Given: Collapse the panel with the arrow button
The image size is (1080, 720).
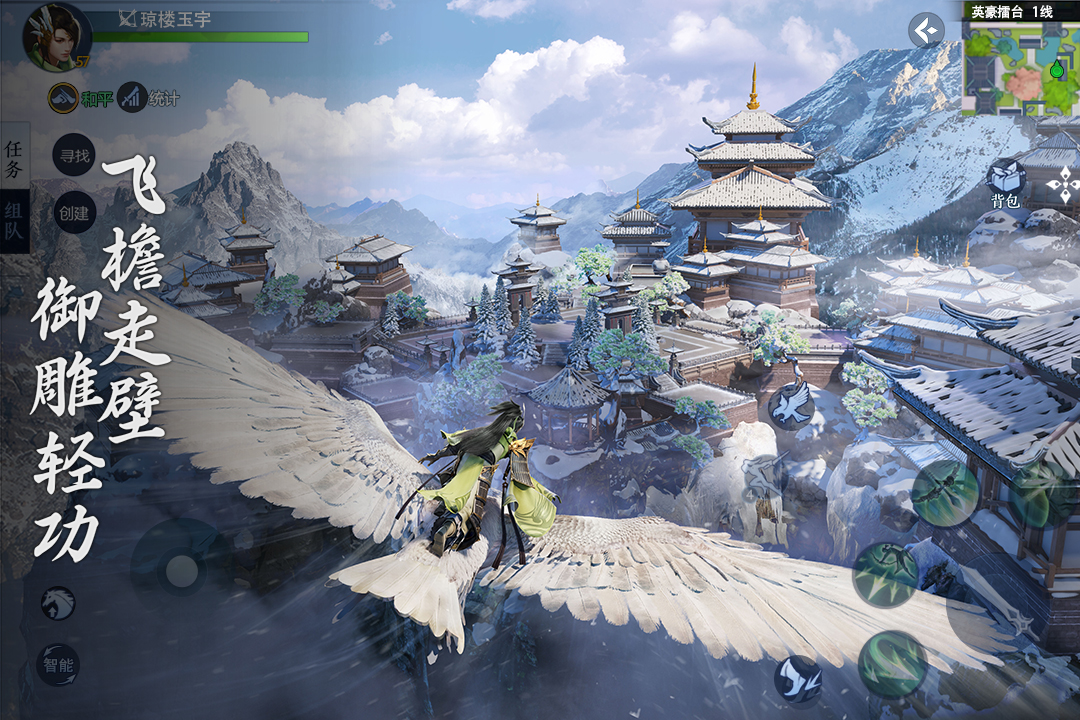Looking at the screenshot, I should (926, 30).
